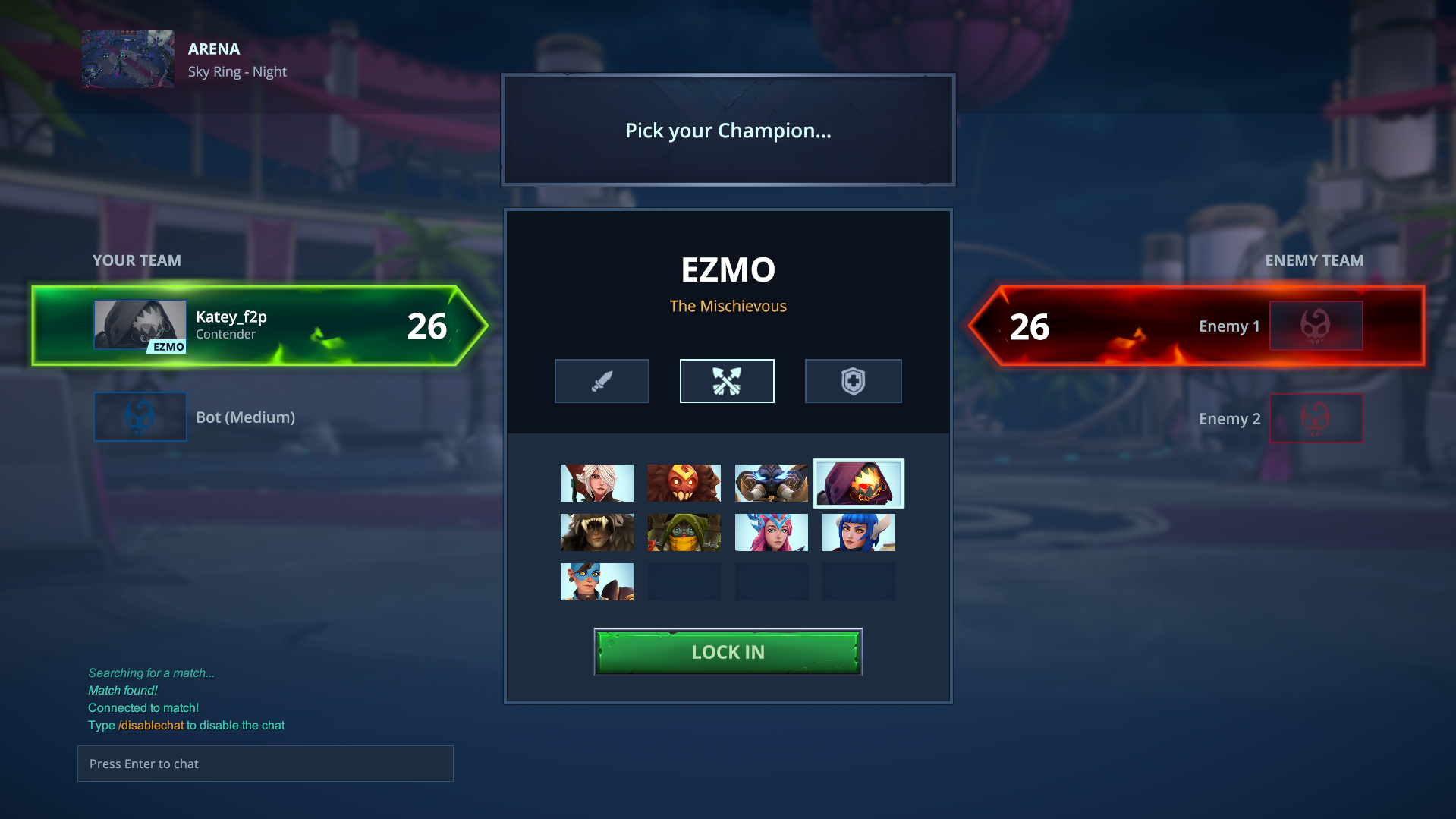Select the Damage role sword filter icon

pos(602,380)
